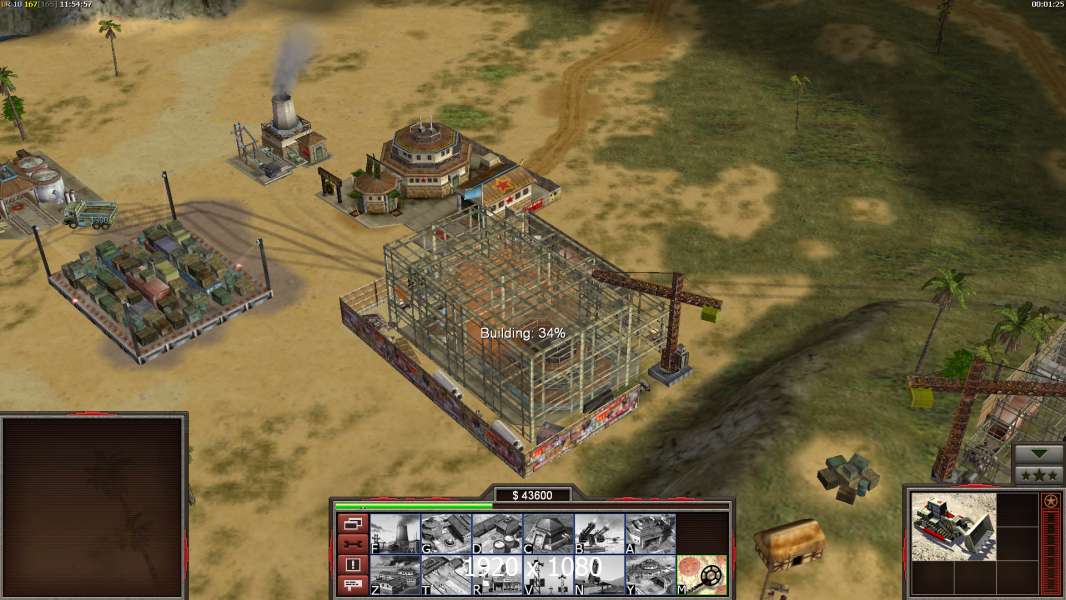Build a Speaker Tower, icon marked V
The width and height of the screenshot is (1066, 600).
[x=548, y=575]
